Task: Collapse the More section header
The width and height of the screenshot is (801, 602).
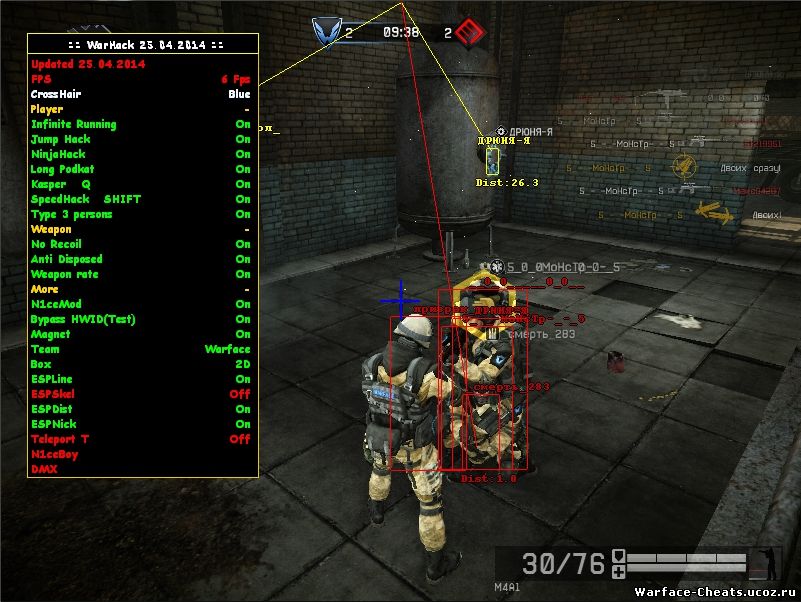Action: coord(140,289)
